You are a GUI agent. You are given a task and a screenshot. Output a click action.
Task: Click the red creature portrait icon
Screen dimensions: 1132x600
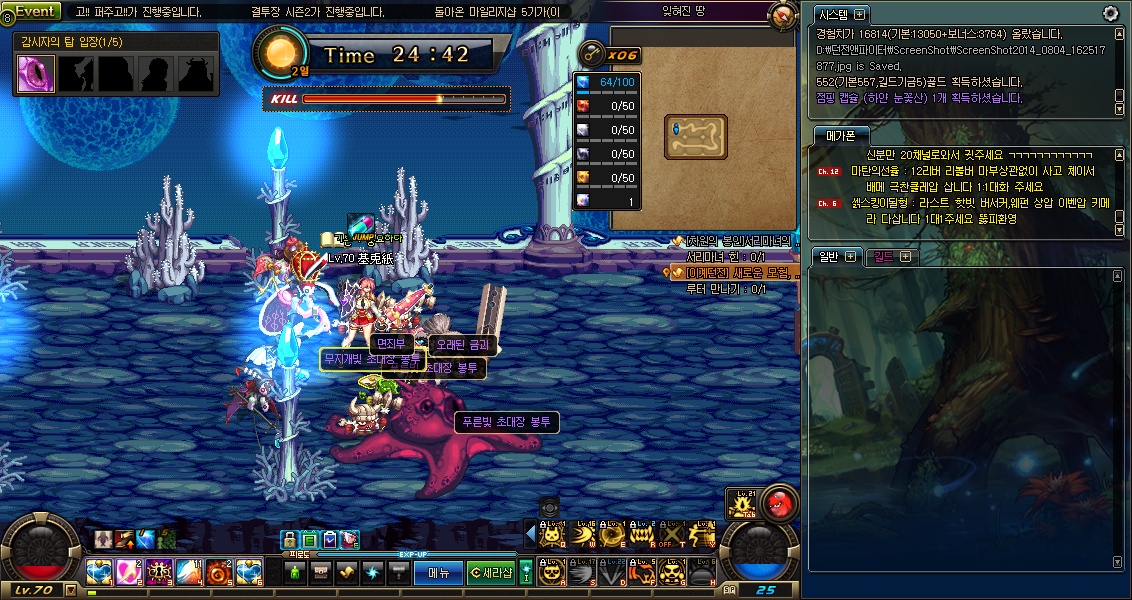[779, 503]
